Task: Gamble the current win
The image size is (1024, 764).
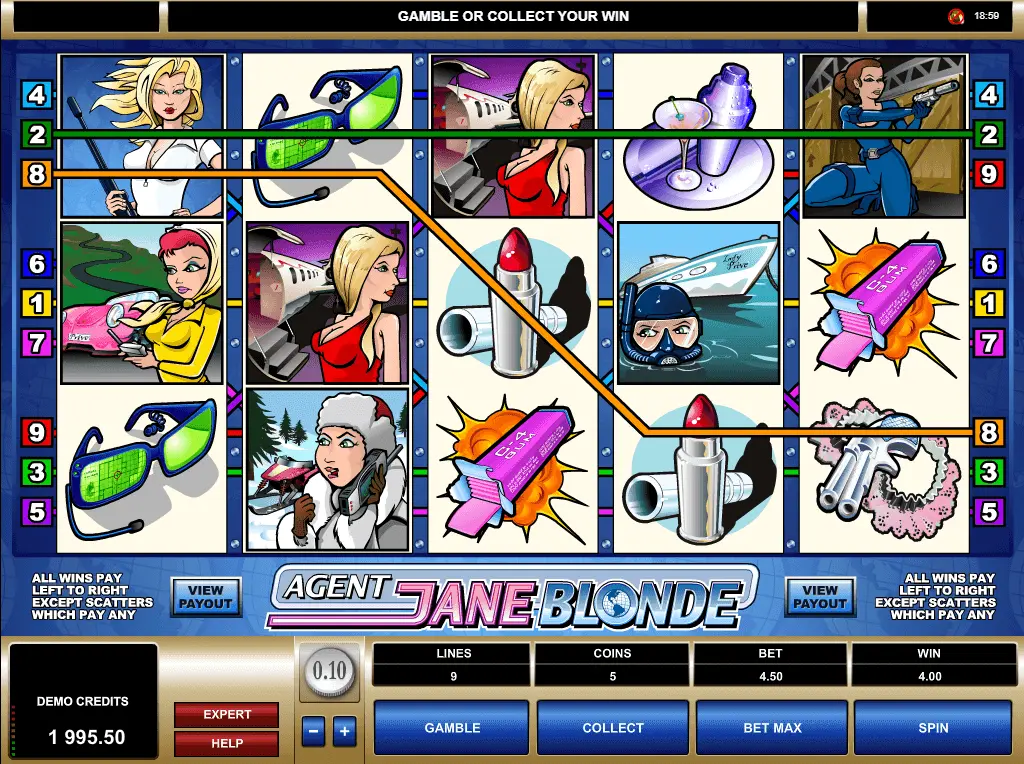Action: tap(452, 728)
